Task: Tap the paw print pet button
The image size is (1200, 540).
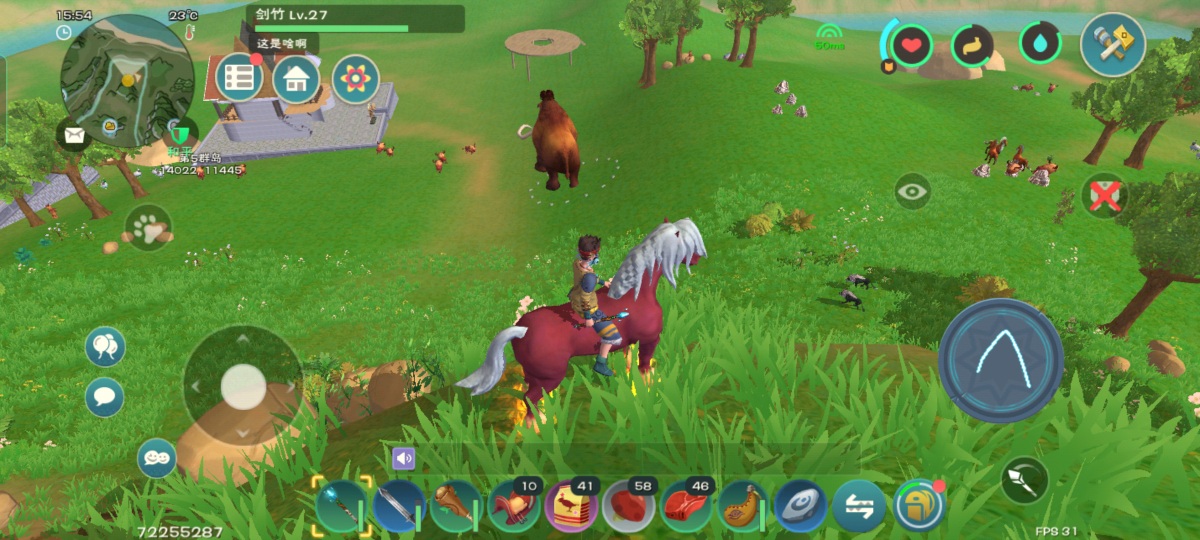Action: (149, 229)
